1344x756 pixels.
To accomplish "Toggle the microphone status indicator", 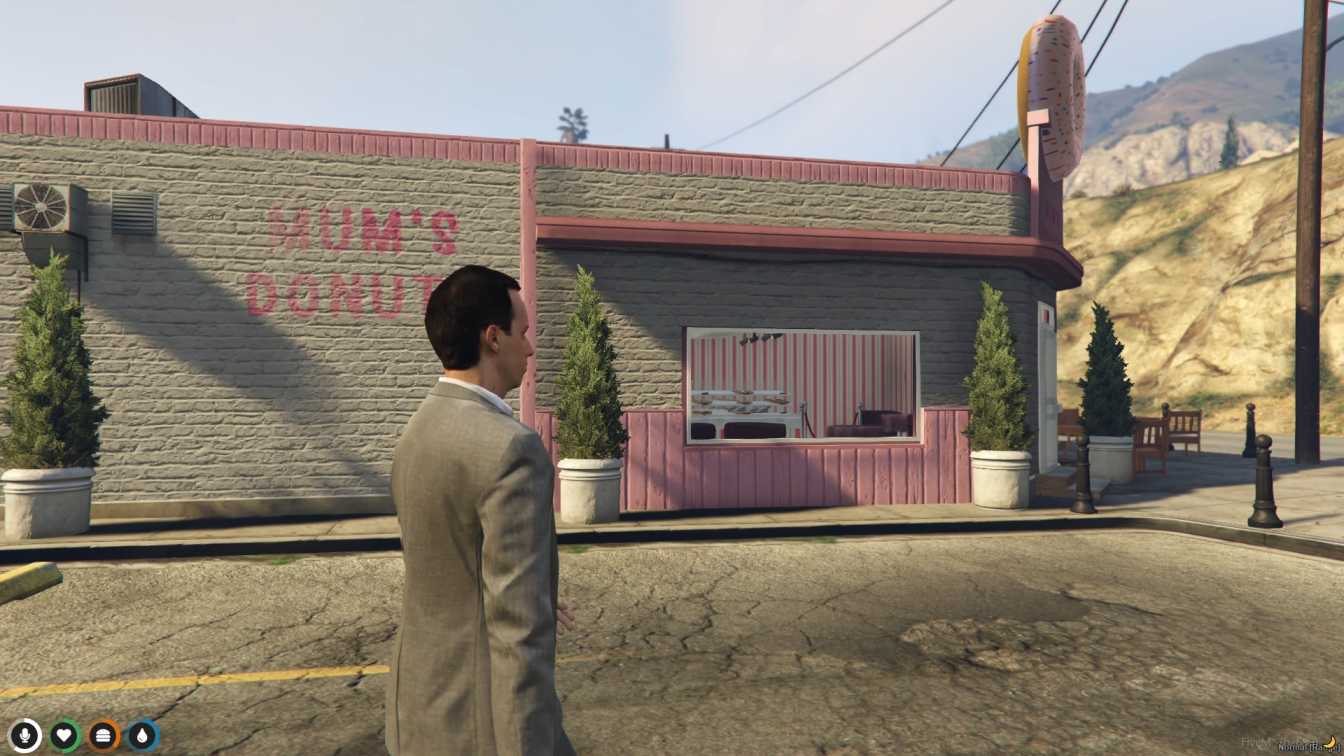I will tap(25, 733).
